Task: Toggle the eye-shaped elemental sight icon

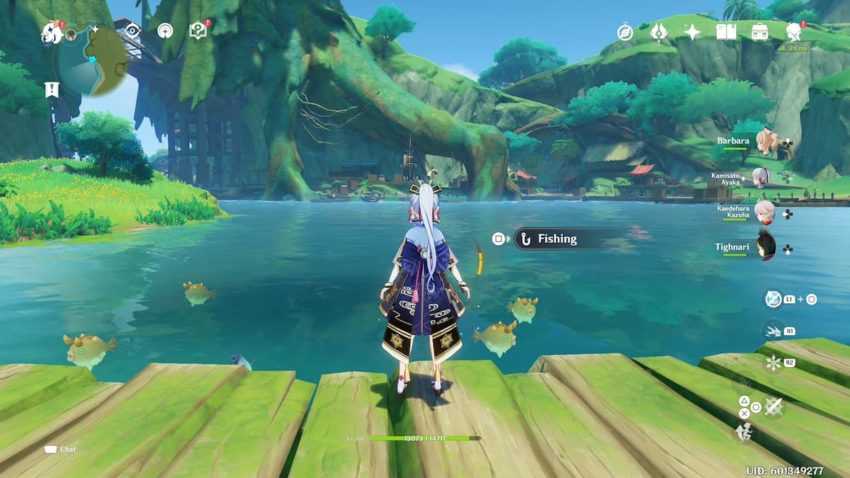Action: pyautogui.click(x=133, y=30)
